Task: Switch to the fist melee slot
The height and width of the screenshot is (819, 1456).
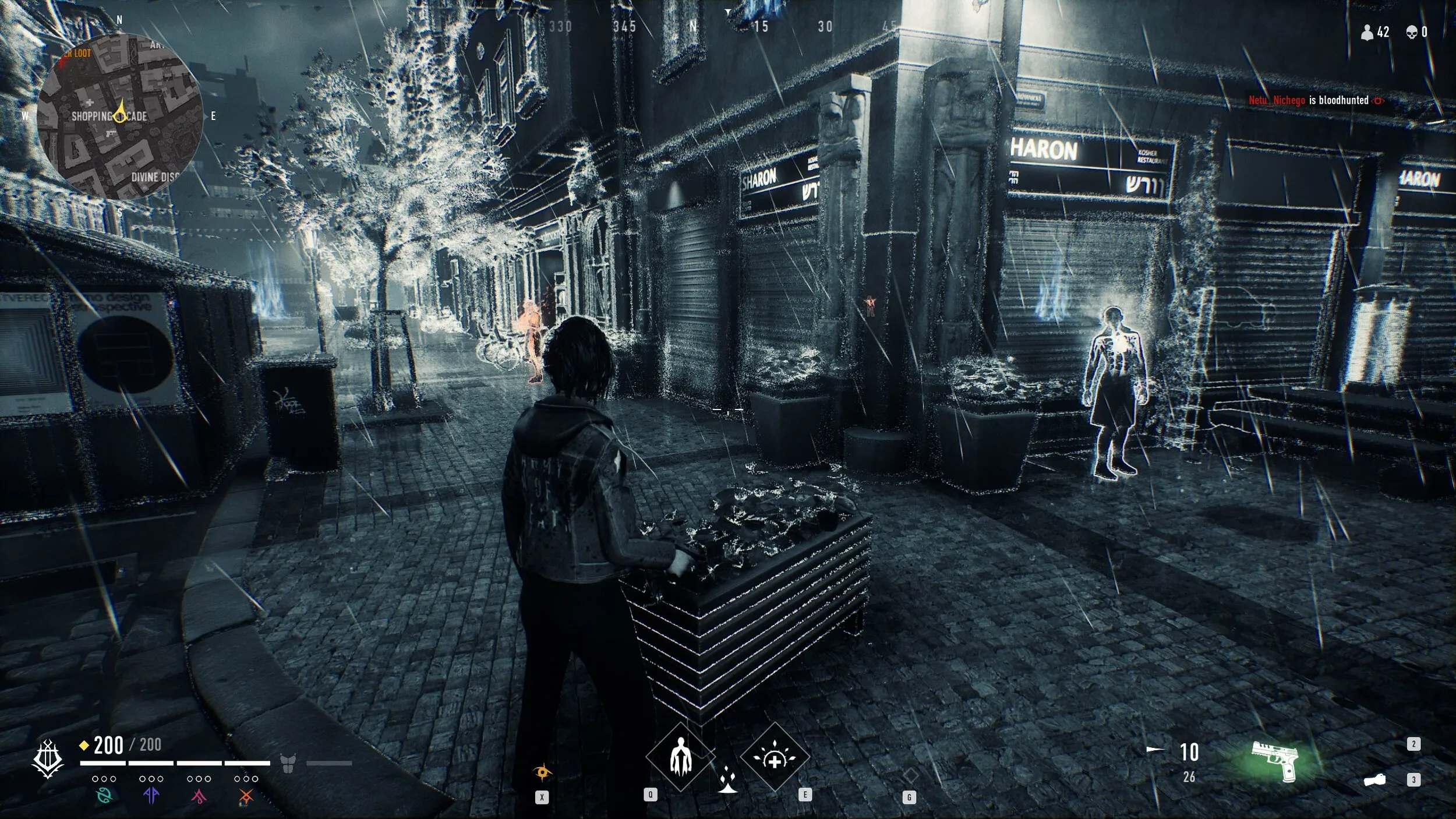Action: [1374, 780]
